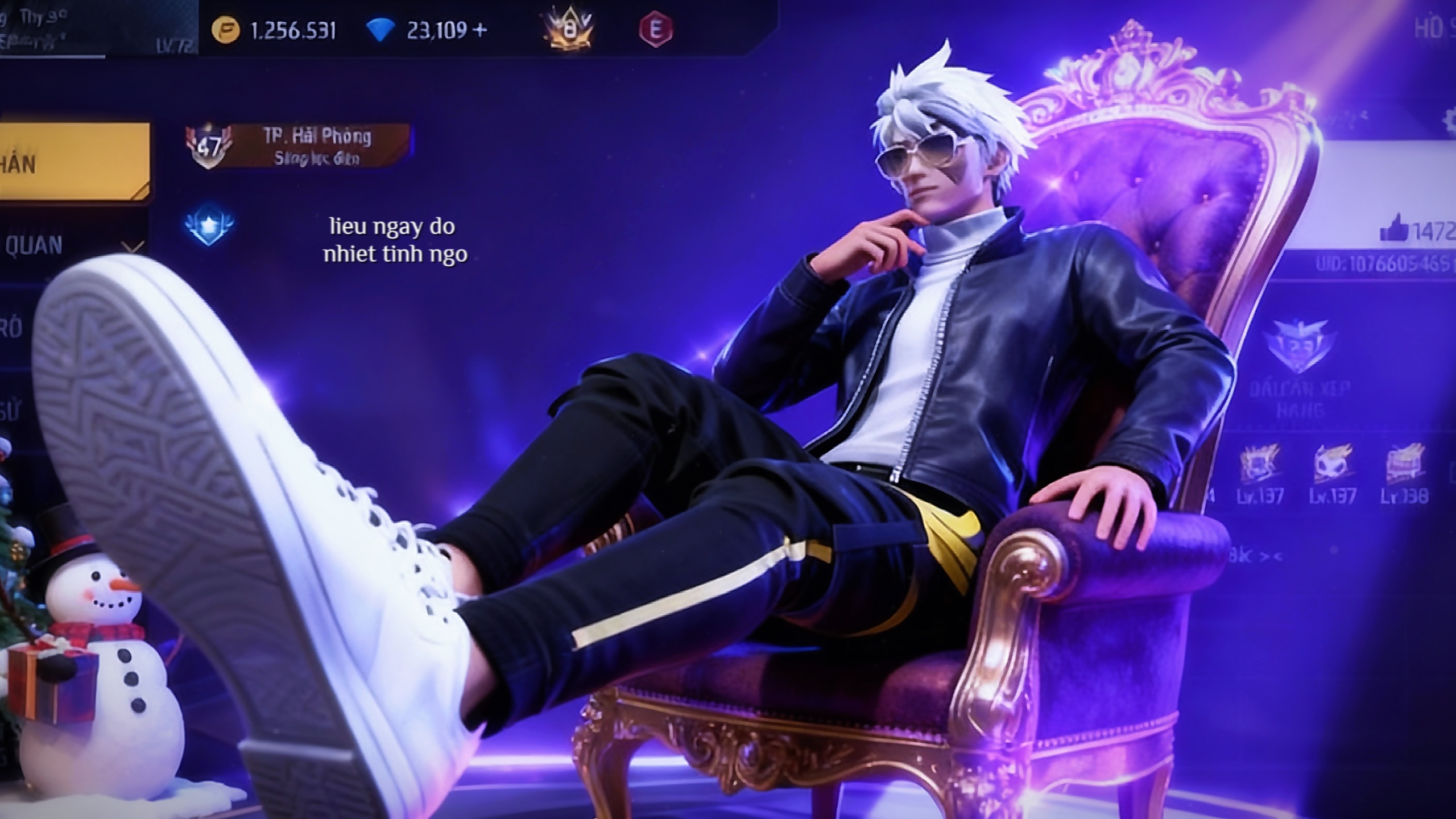
Task: Copy the UID number
Action: click(x=1385, y=265)
